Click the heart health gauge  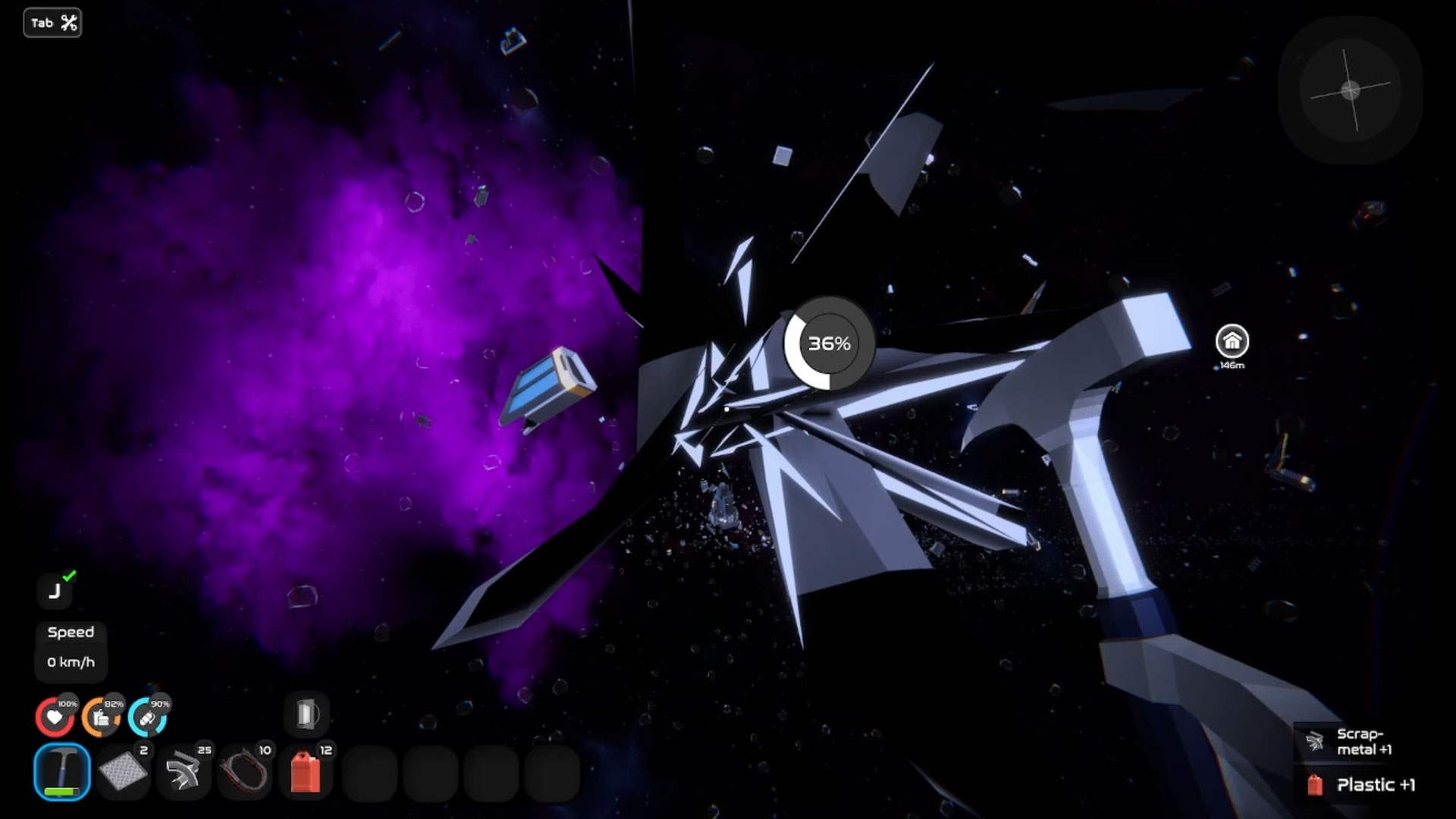[x=55, y=717]
